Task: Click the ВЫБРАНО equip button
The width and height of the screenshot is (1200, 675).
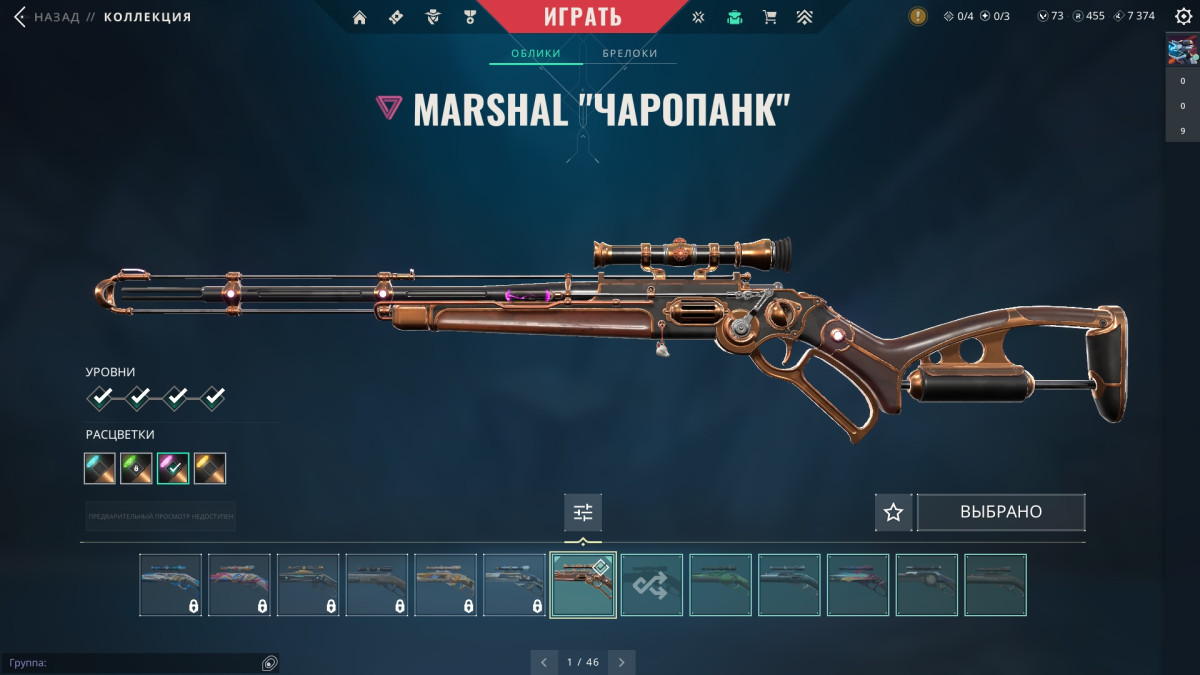Action: 1001,512
